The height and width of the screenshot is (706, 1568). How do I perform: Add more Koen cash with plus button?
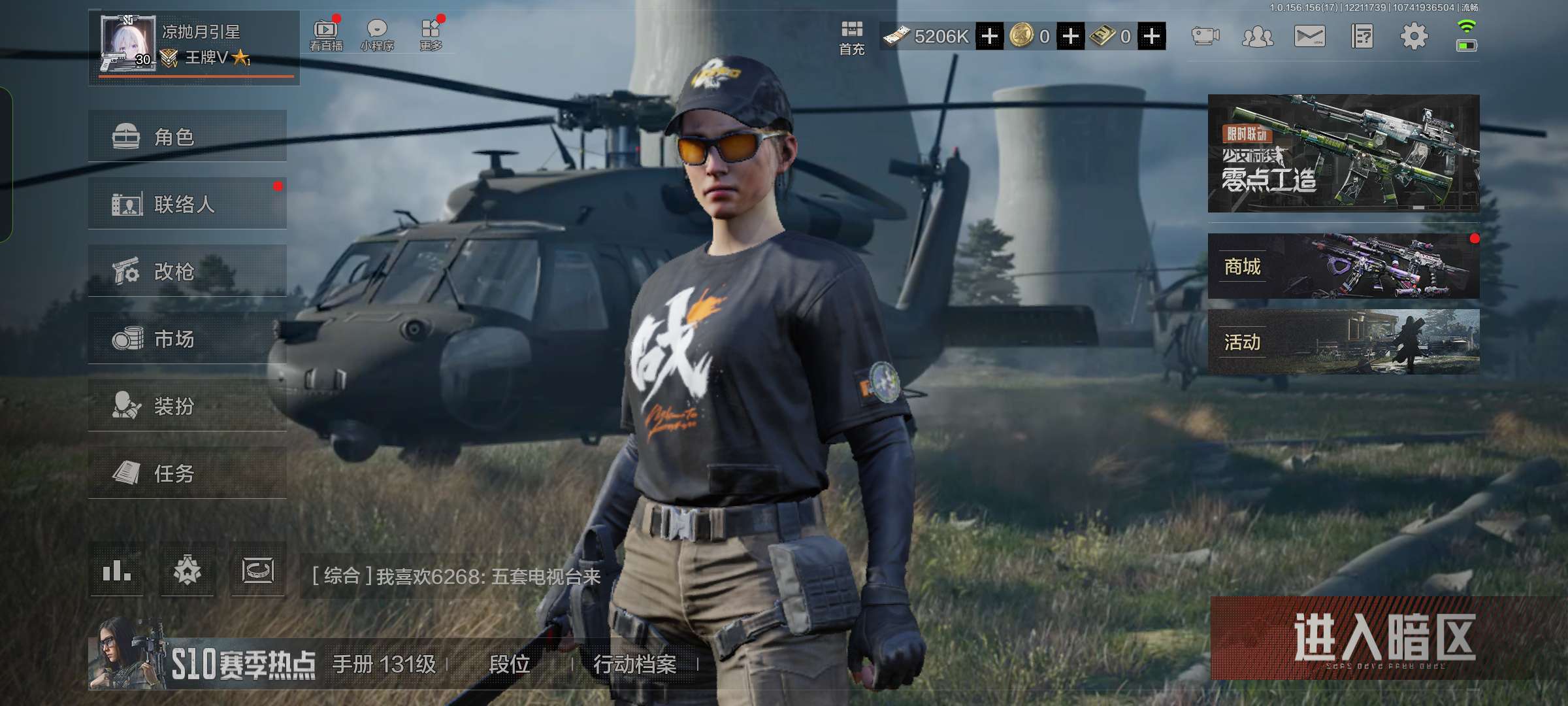pos(990,37)
